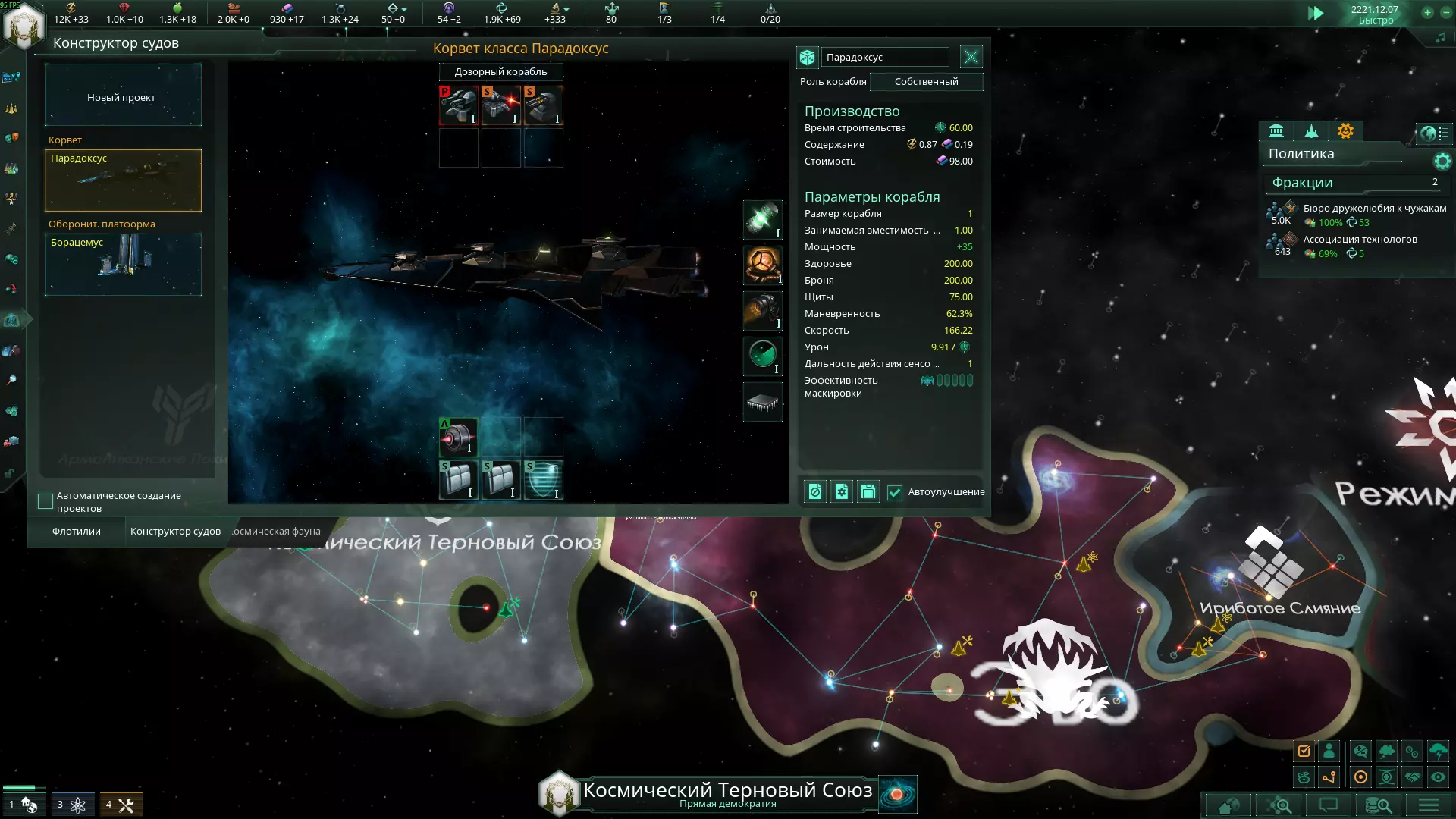Viewport: 1456px width, 819px height.
Task: Close the ship designer window
Action: [971, 57]
